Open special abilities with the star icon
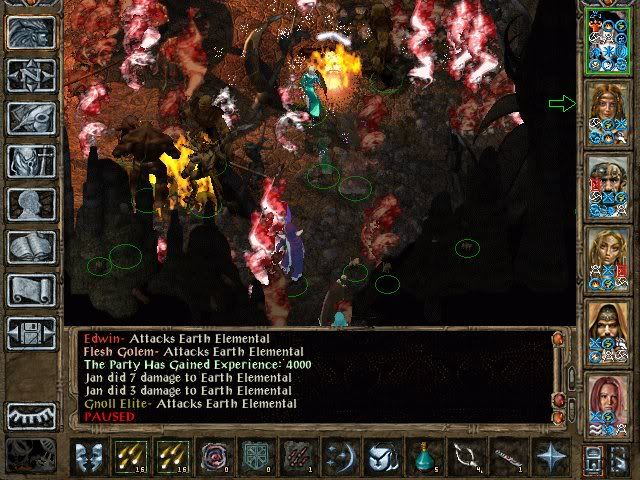The width and height of the screenshot is (640, 480). (x=550, y=459)
